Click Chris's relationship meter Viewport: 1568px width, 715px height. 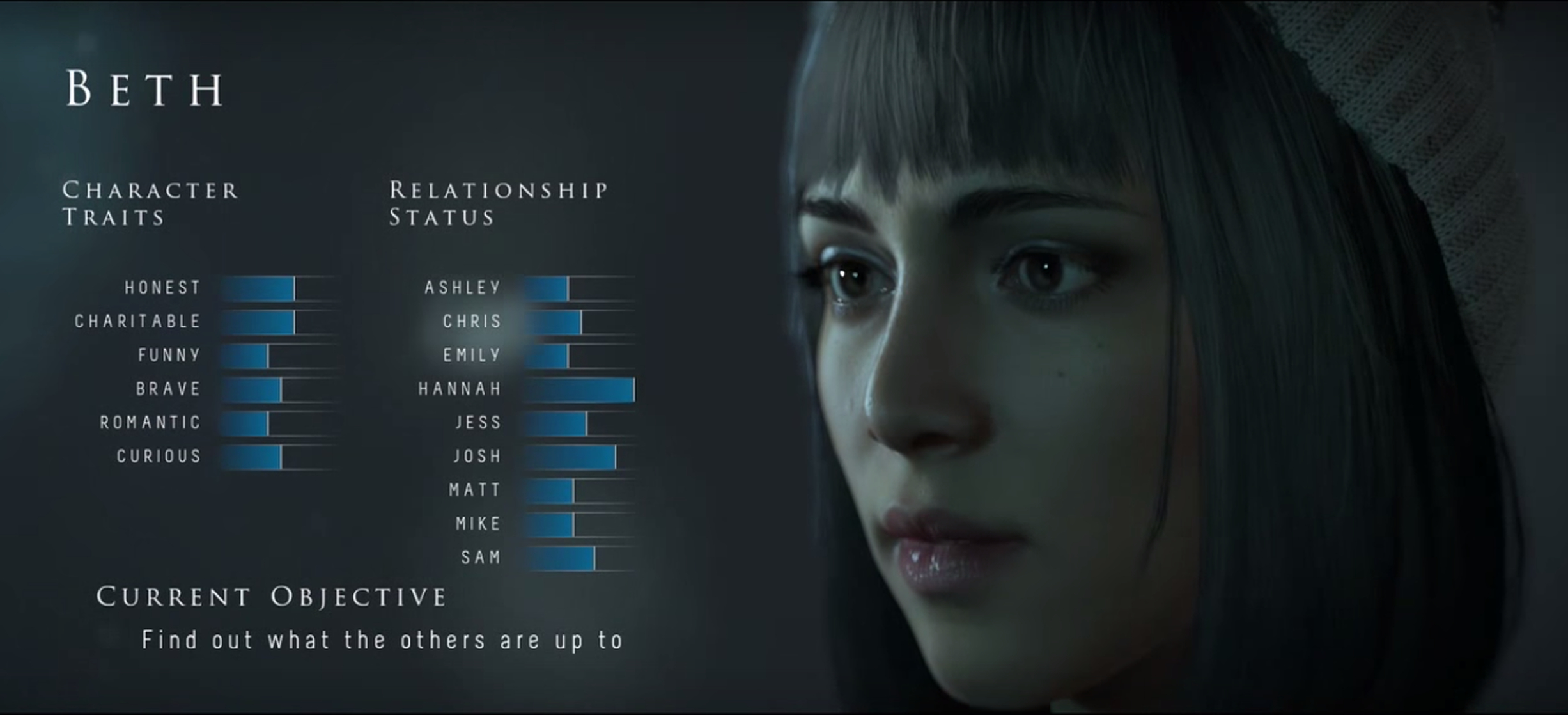pyautogui.click(x=569, y=321)
